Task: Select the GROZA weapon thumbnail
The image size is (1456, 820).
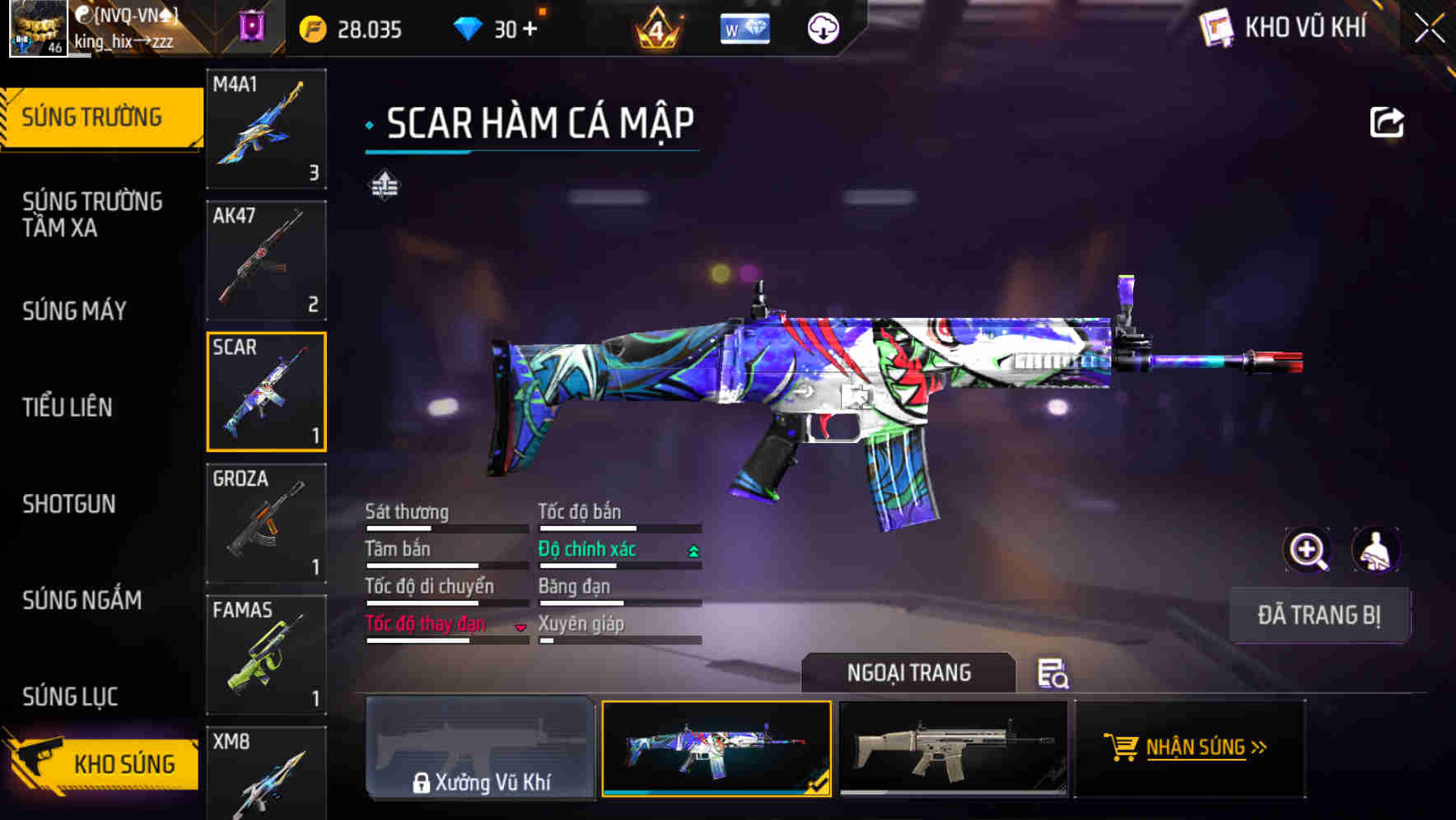Action: pyautogui.click(x=266, y=521)
